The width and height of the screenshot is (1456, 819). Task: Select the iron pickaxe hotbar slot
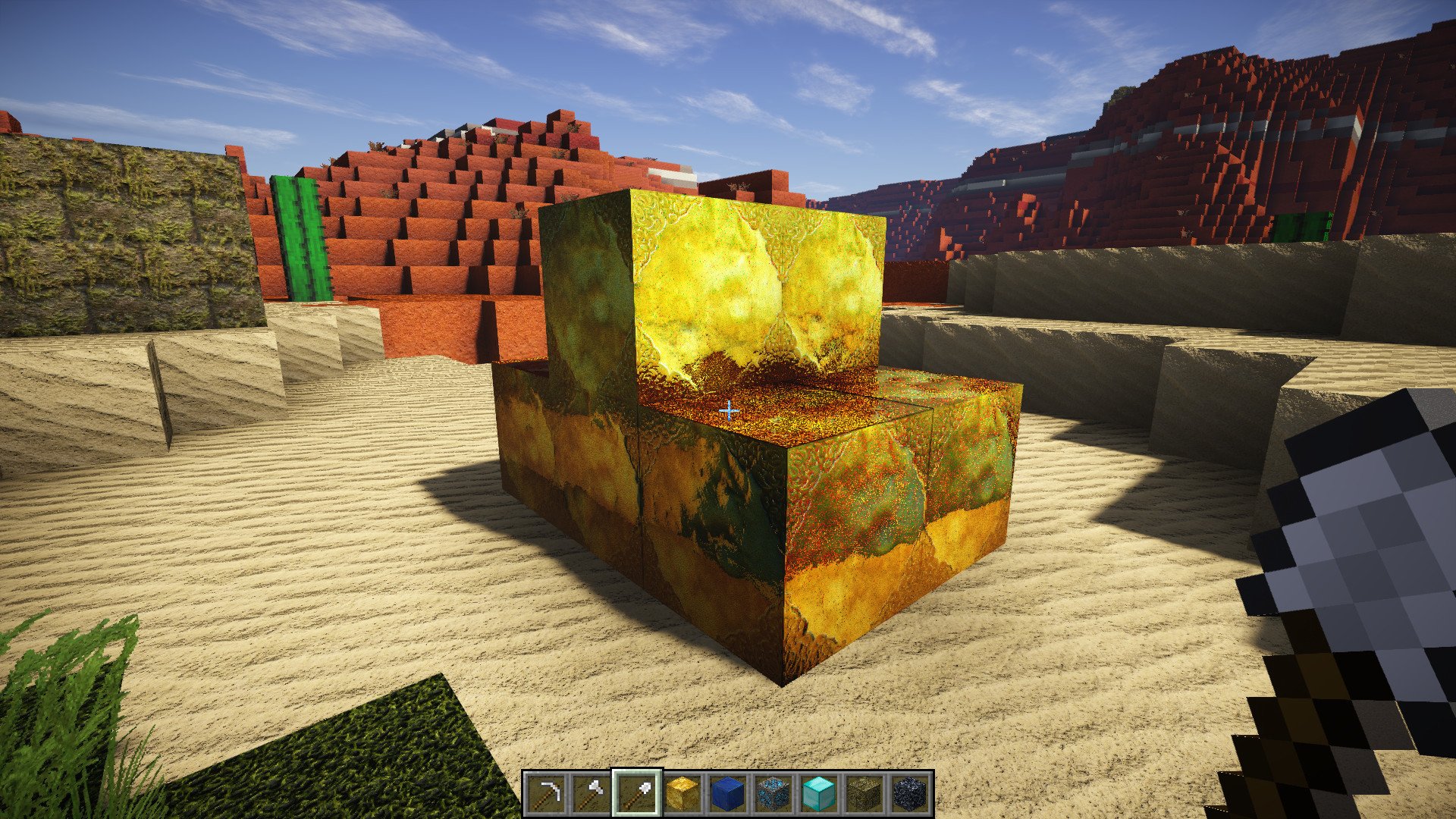click(546, 793)
